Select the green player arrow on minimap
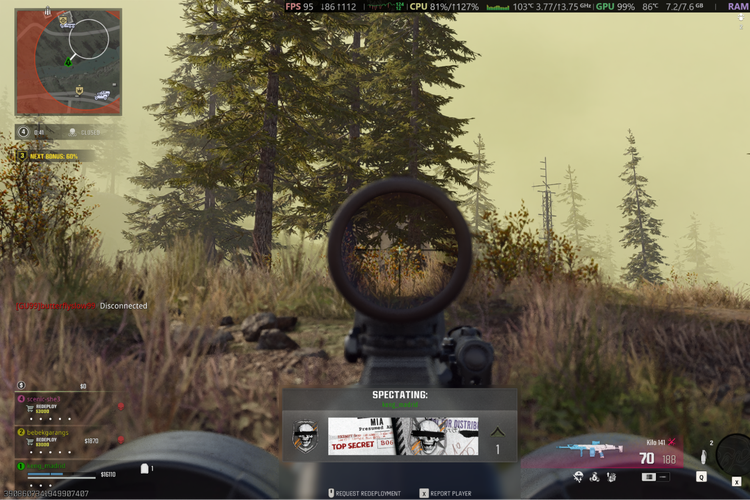 click(68, 63)
